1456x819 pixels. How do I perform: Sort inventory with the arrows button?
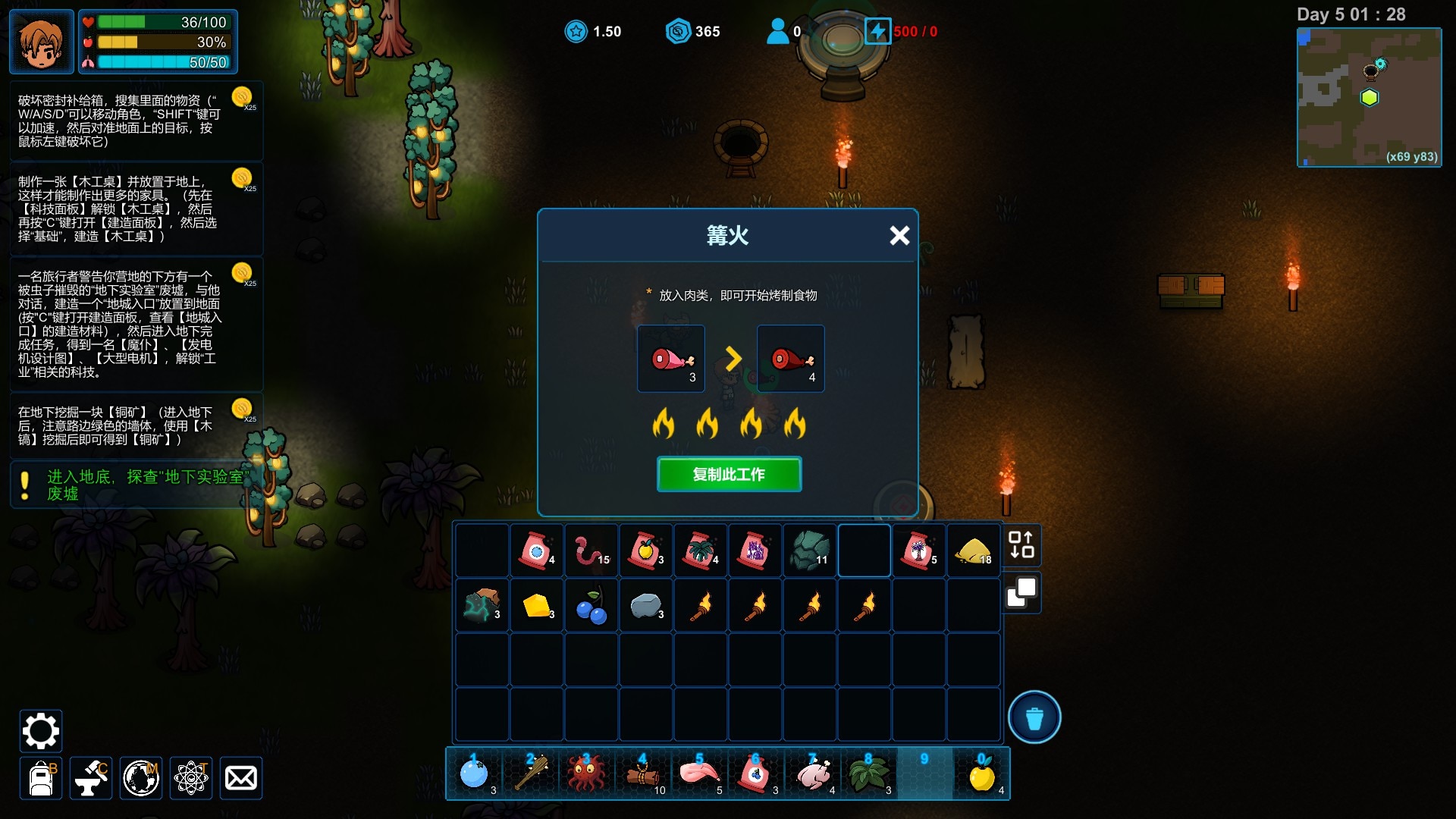pos(1021,544)
